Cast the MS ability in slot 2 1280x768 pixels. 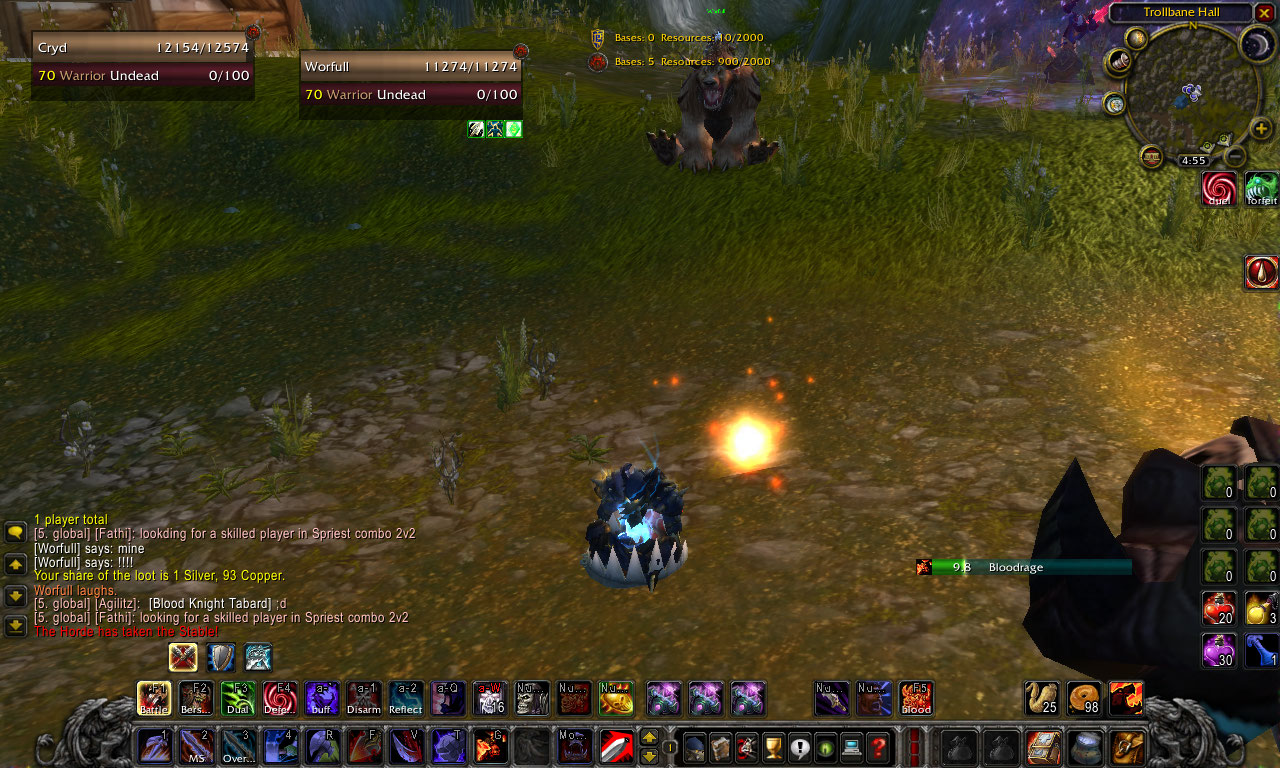point(196,746)
